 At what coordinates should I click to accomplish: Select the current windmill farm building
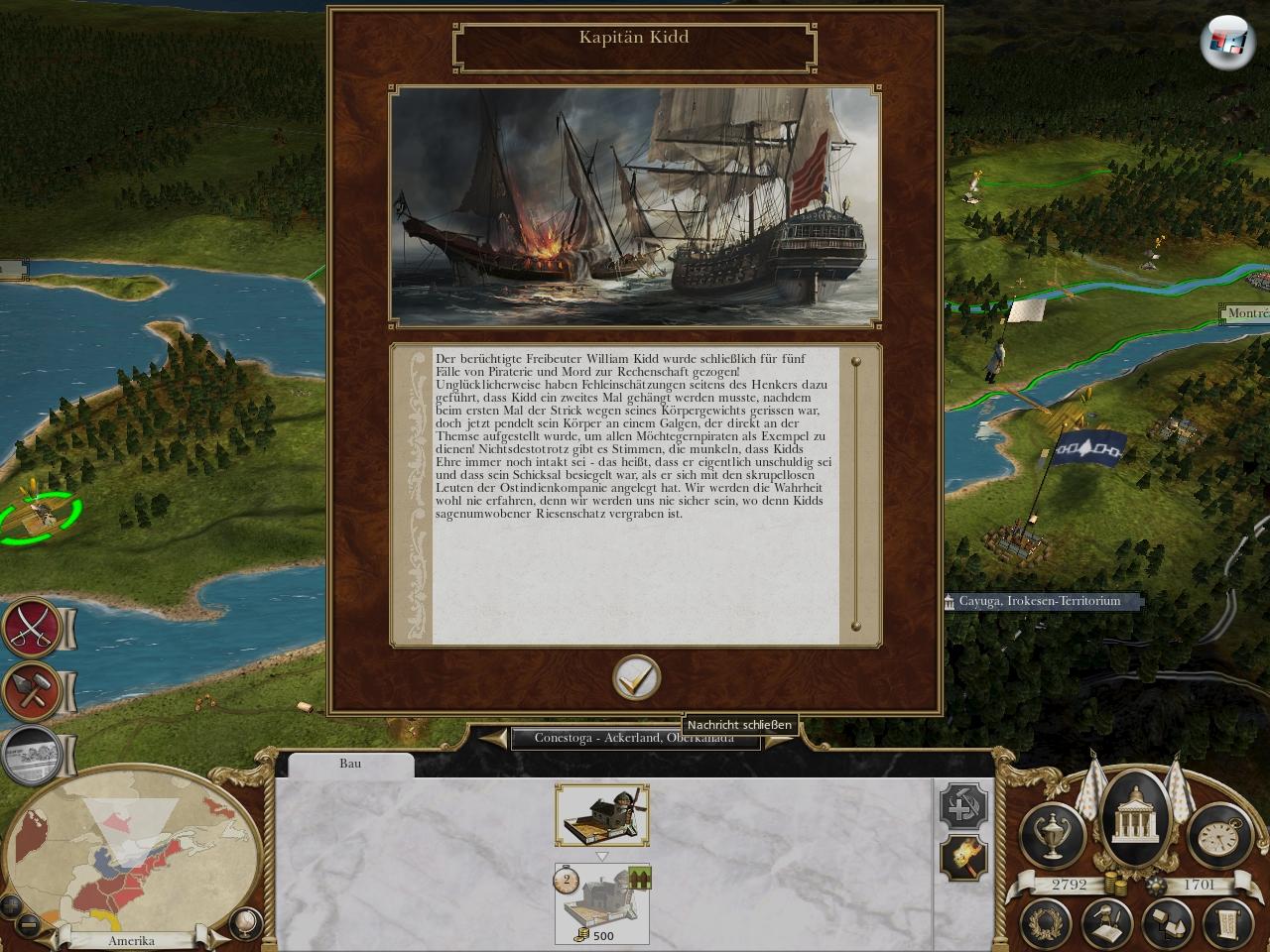(x=602, y=815)
